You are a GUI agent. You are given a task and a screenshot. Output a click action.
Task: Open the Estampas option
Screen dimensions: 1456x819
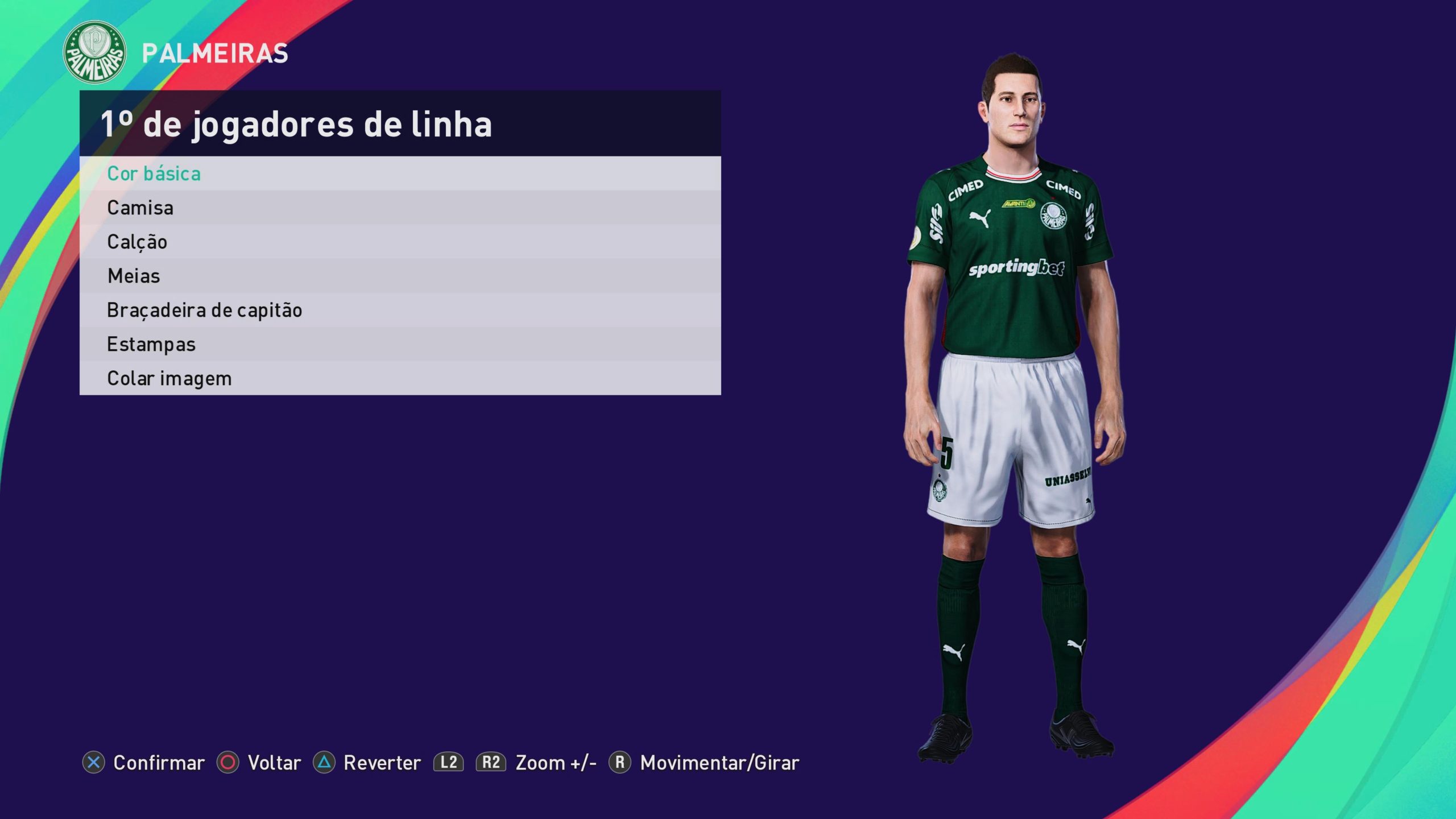point(151,344)
